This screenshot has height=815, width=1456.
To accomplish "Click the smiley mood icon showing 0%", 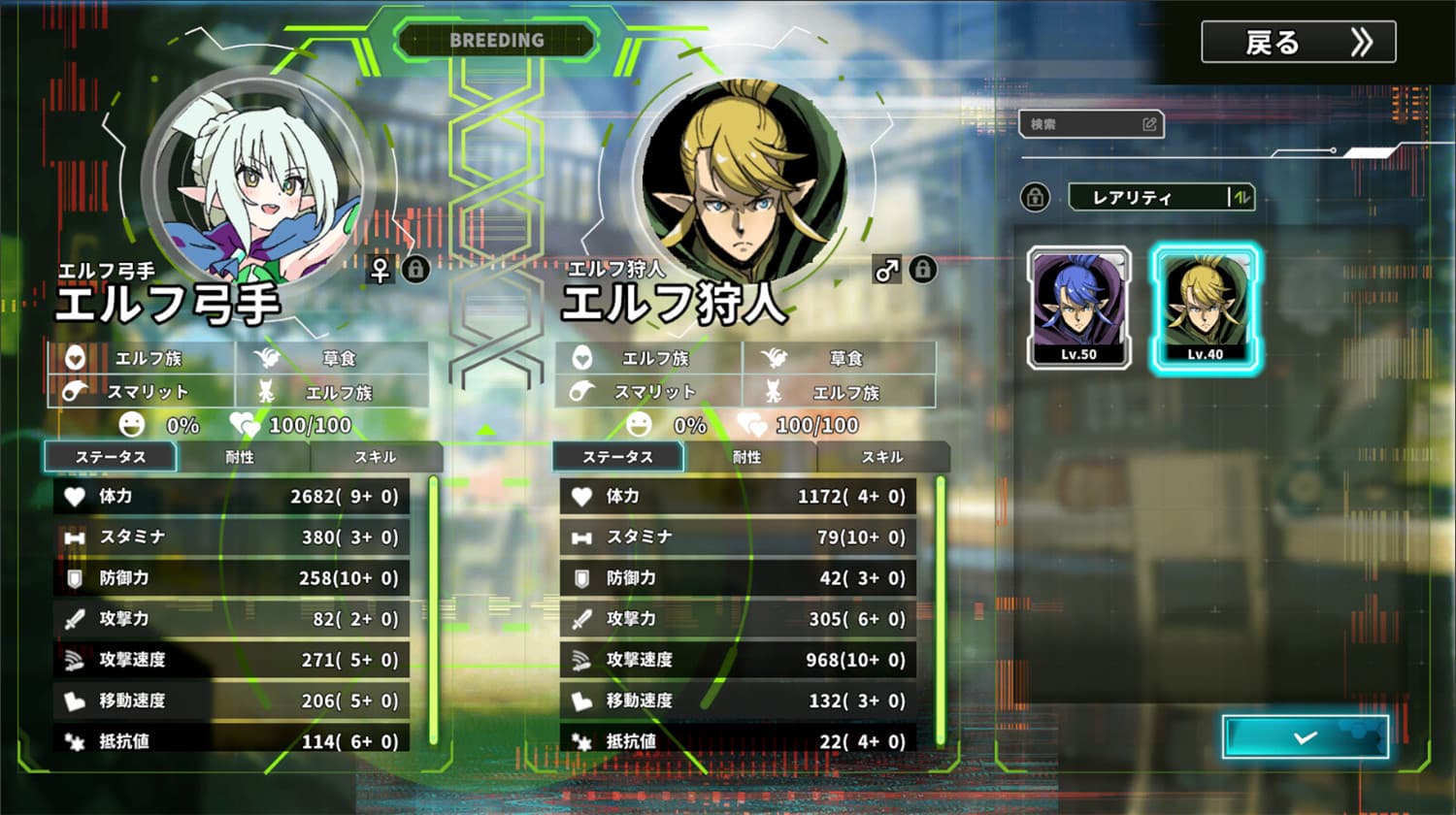I will (132, 425).
